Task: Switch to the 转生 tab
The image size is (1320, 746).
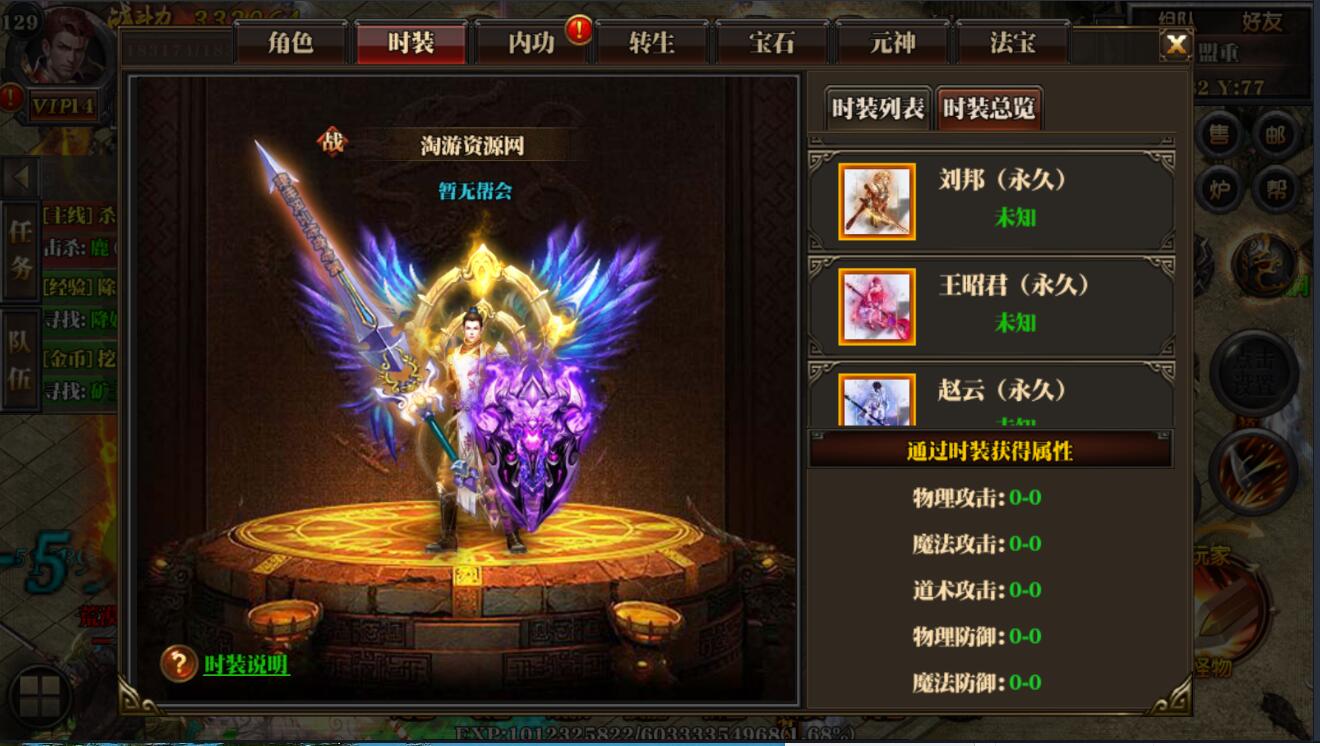Action: [651, 43]
